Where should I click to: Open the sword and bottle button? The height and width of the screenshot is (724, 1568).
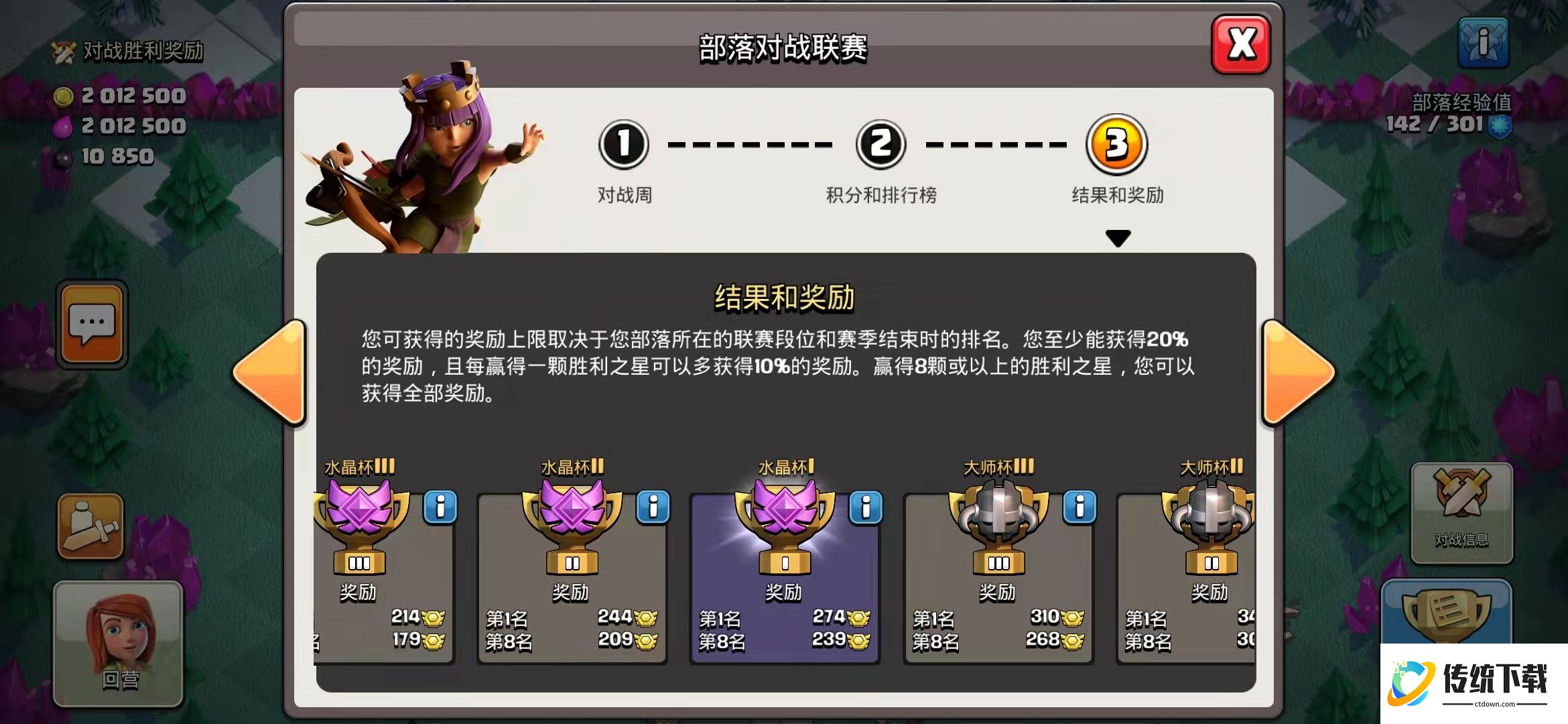[91, 527]
